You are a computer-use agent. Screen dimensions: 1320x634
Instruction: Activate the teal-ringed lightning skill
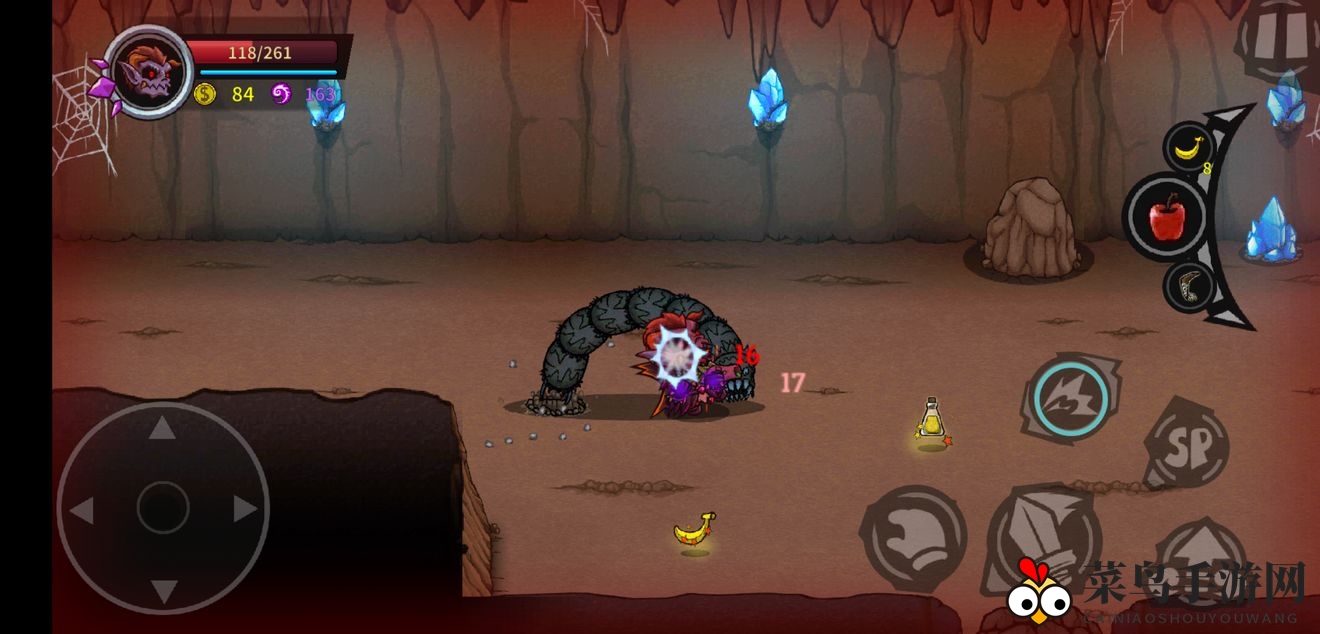coord(1070,399)
